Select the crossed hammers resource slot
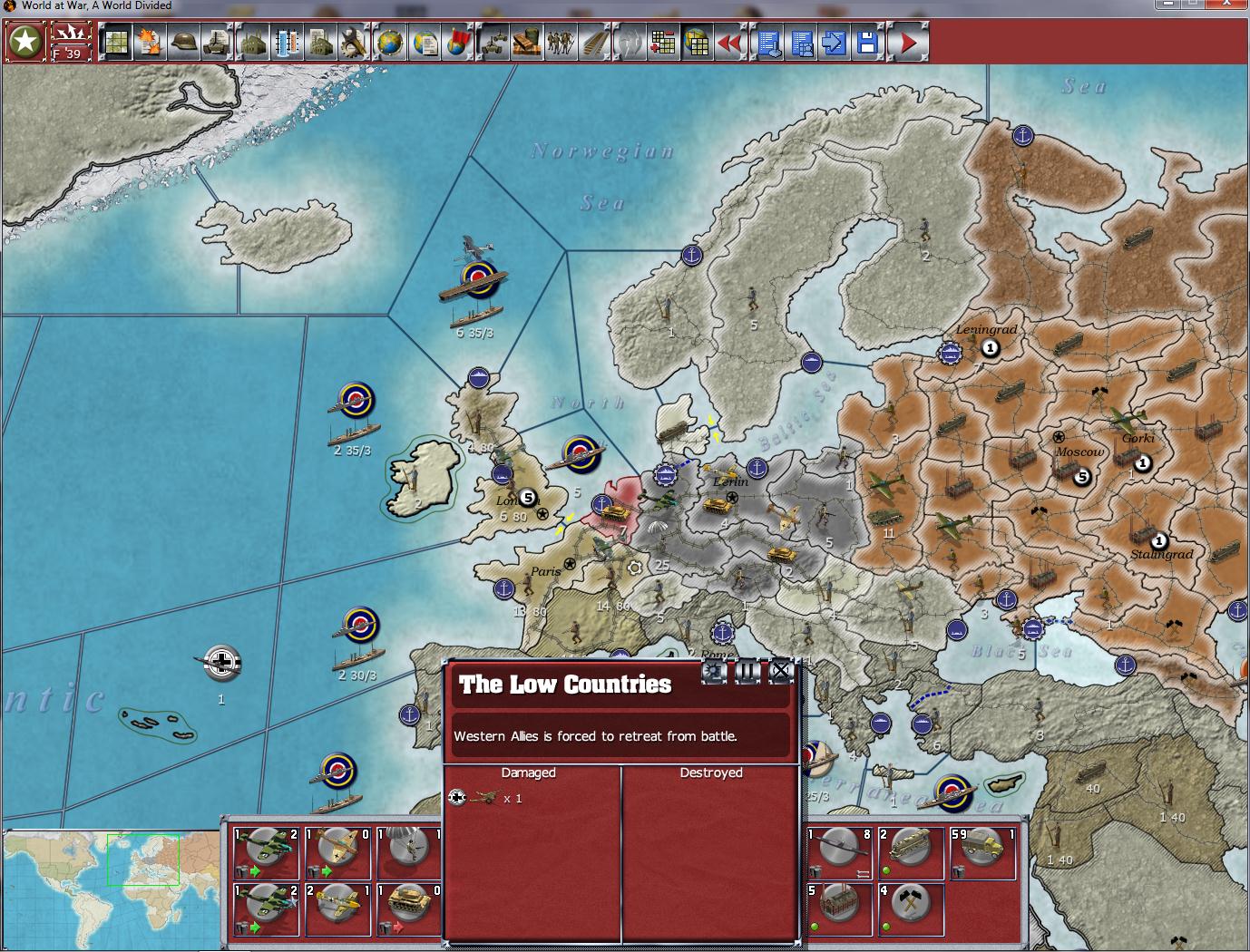 point(910,908)
